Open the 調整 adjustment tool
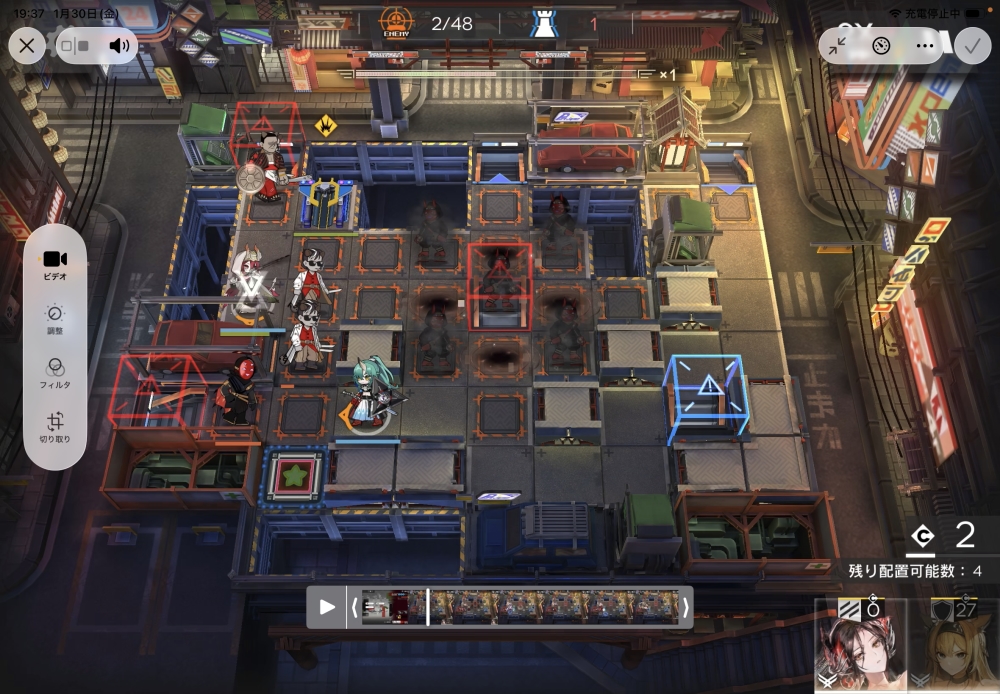Screen dimensions: 1000x694 click(x=55, y=318)
